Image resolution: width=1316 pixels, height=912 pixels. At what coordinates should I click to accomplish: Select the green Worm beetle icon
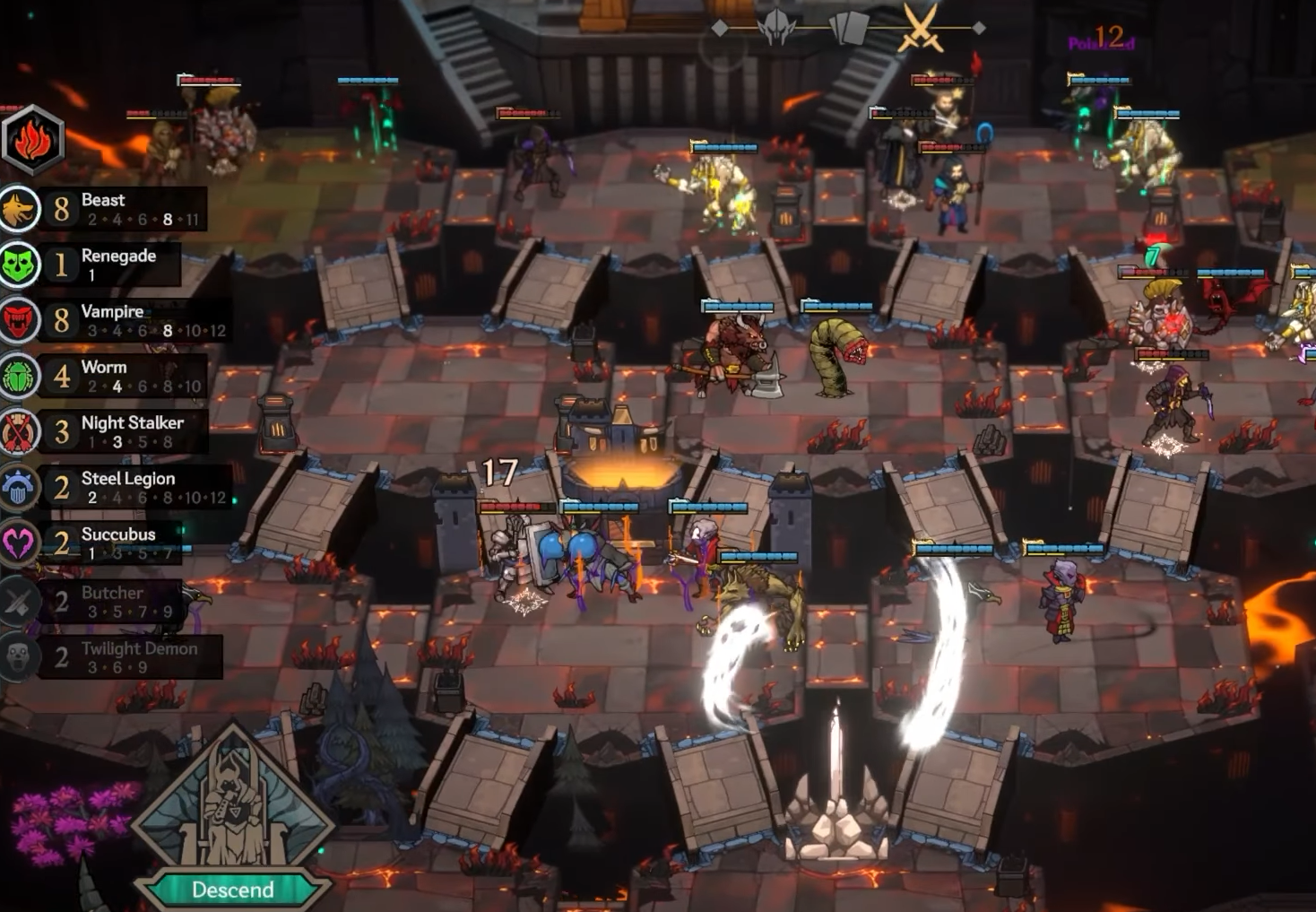tap(18, 375)
